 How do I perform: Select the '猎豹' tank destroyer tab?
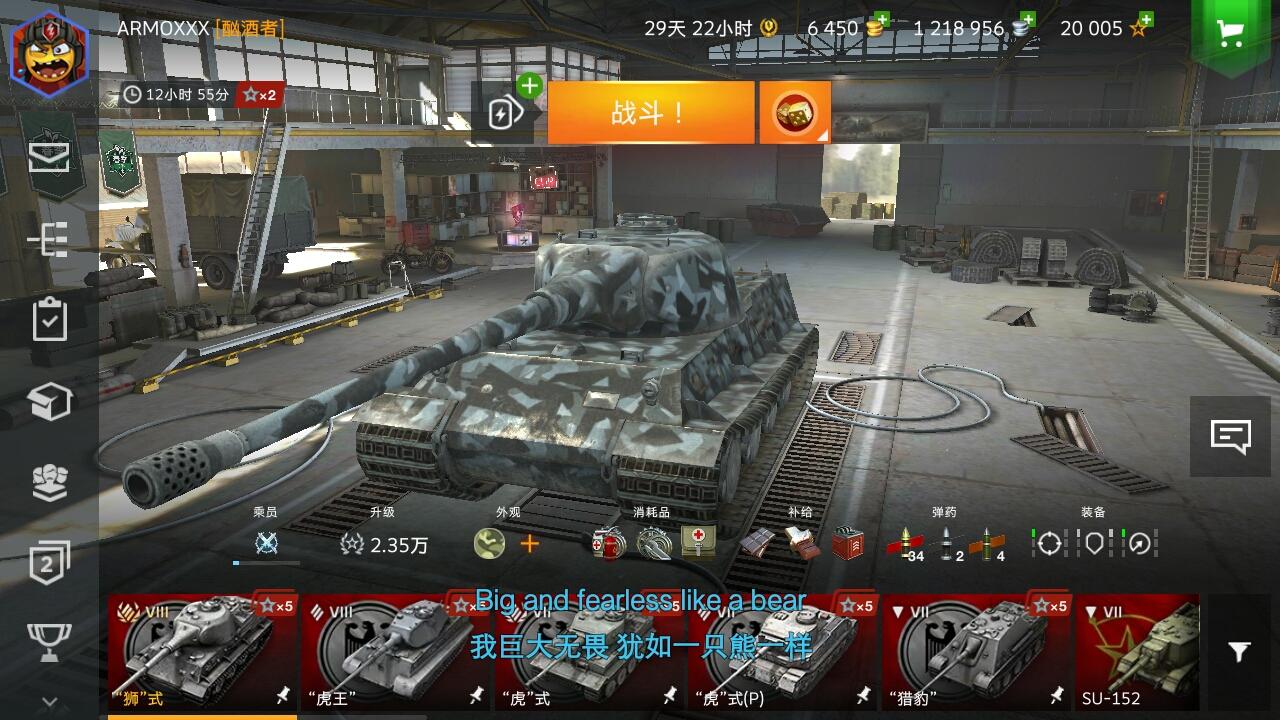point(975,650)
